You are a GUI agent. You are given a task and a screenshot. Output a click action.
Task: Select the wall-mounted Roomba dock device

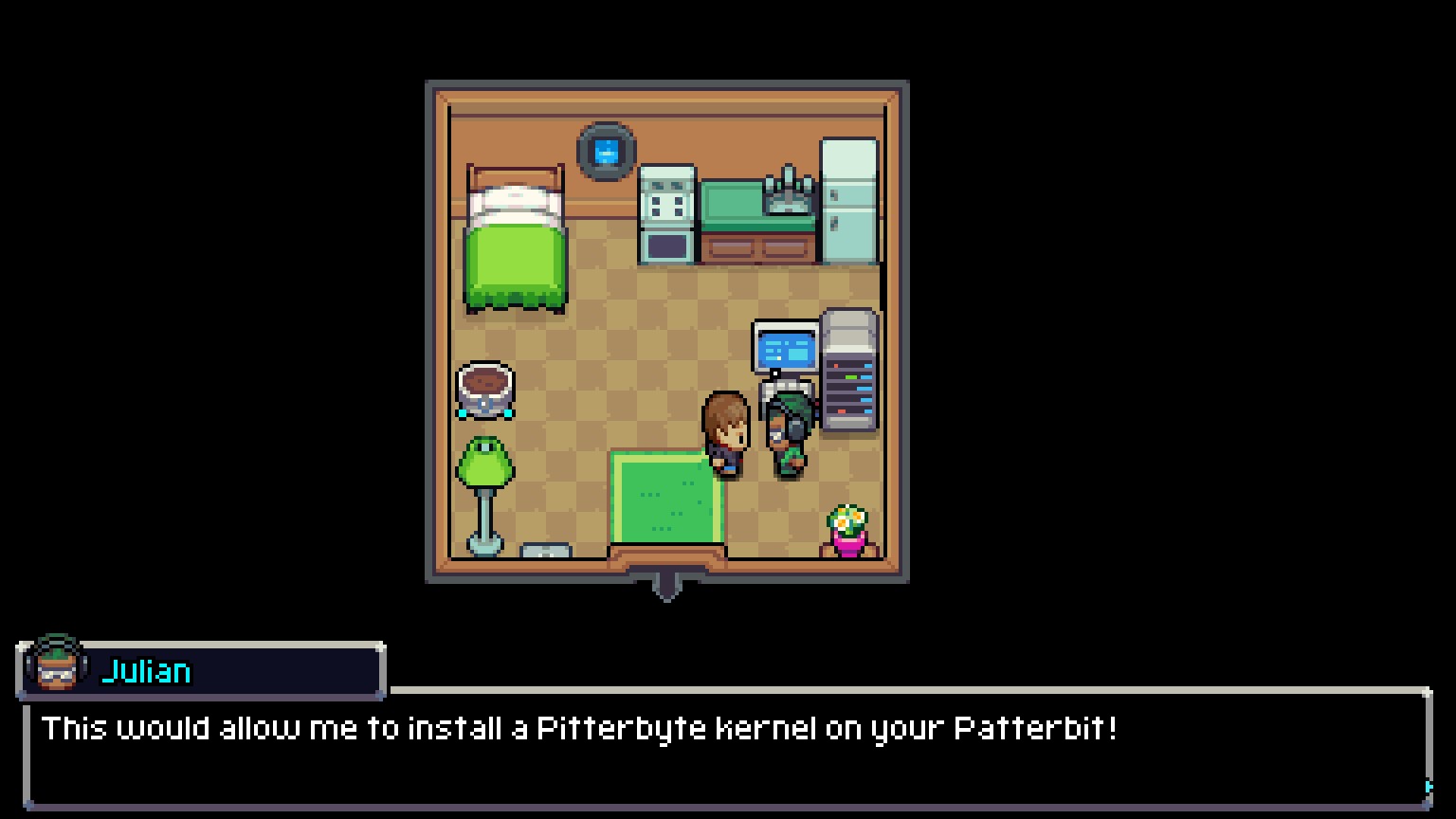[604, 150]
